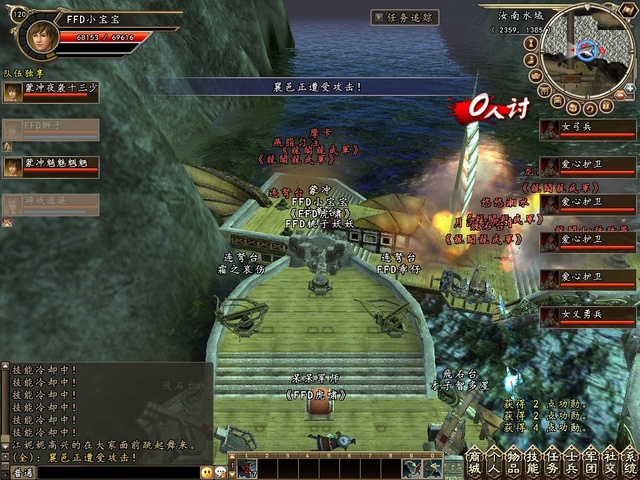Open the 技能 skills menu

[533, 464]
